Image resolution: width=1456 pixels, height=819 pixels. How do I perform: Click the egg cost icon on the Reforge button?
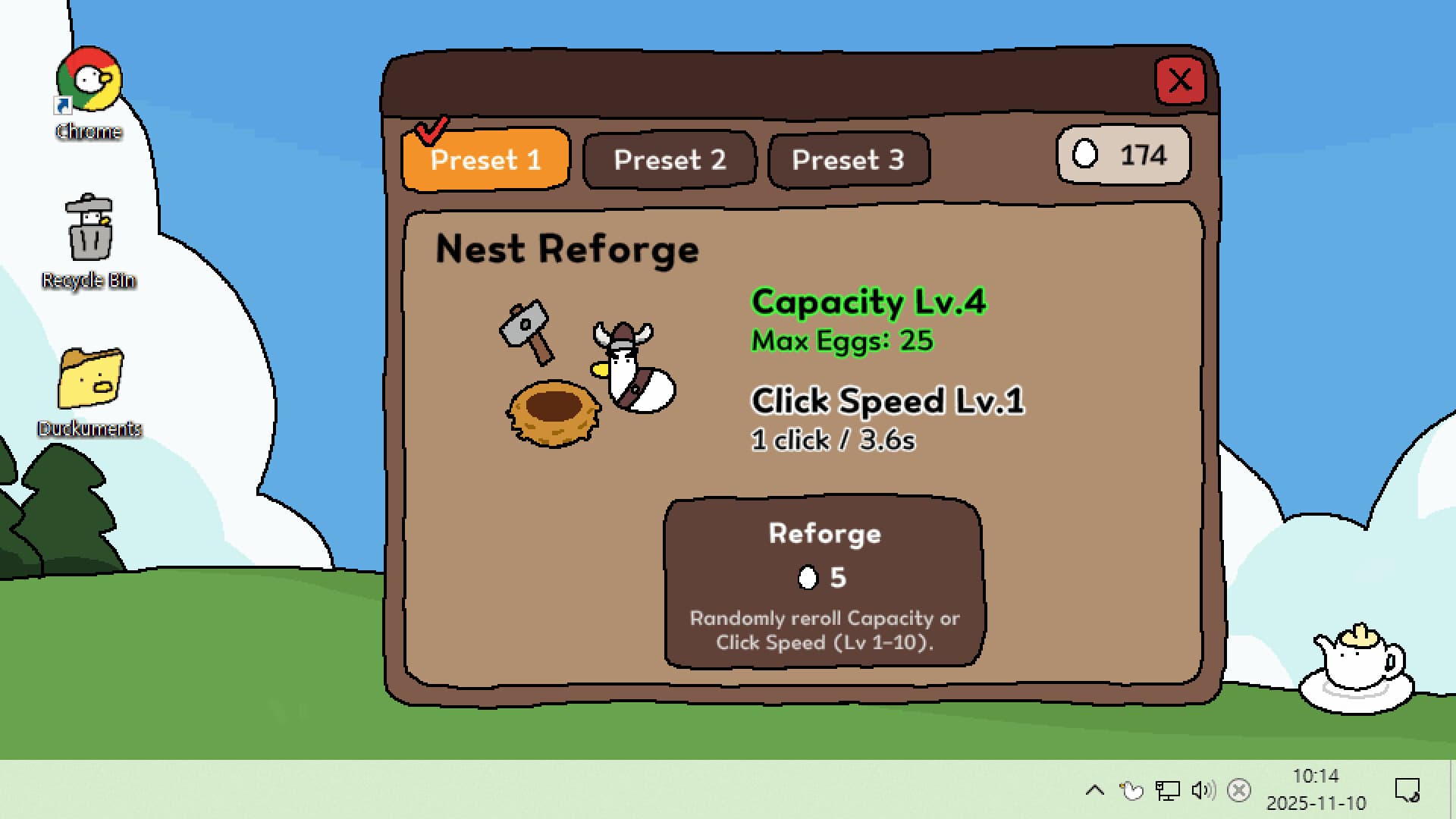(807, 577)
